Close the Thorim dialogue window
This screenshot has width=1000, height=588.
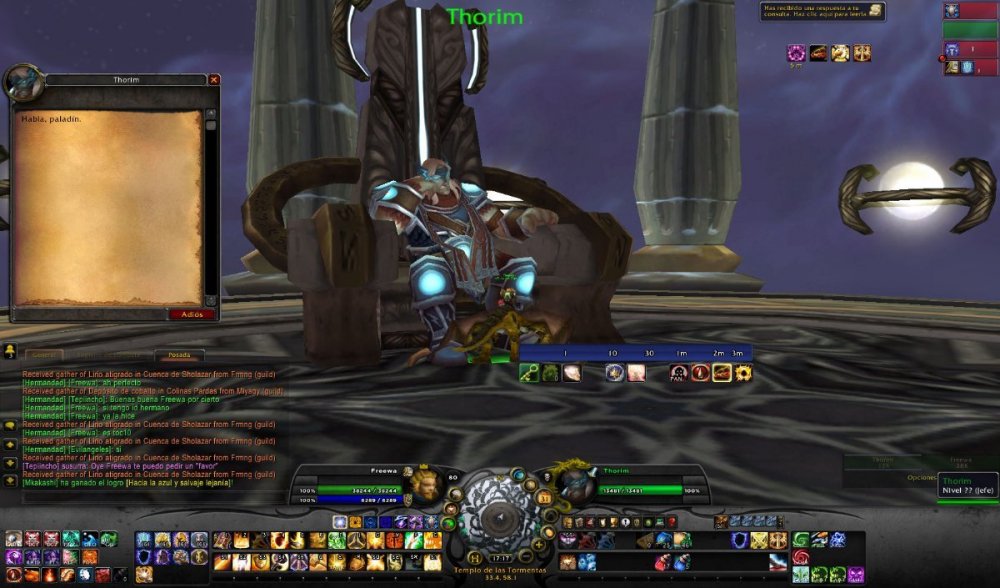coord(214,79)
